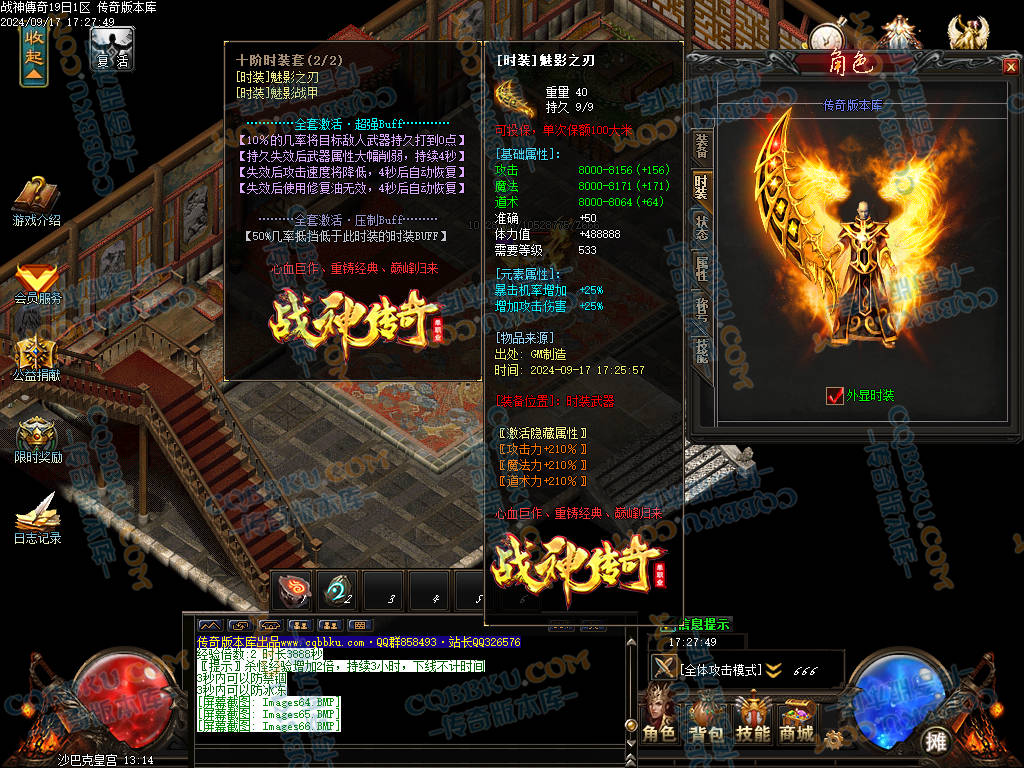Image resolution: width=1024 pixels, height=768 pixels.
Task: Open the 摊 stall button
Action: pyautogui.click(x=935, y=740)
